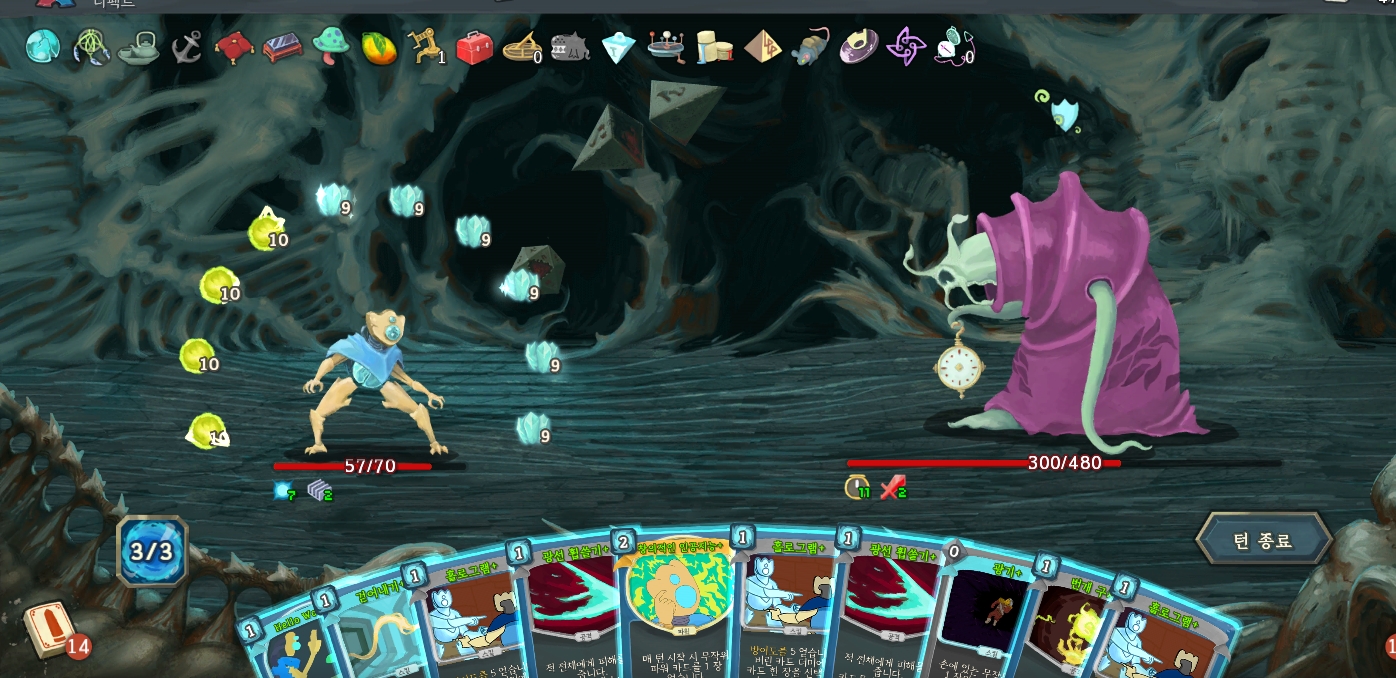This screenshot has height=678, width=1396.
Task: View the dream catcher relic
Action: tap(92, 47)
